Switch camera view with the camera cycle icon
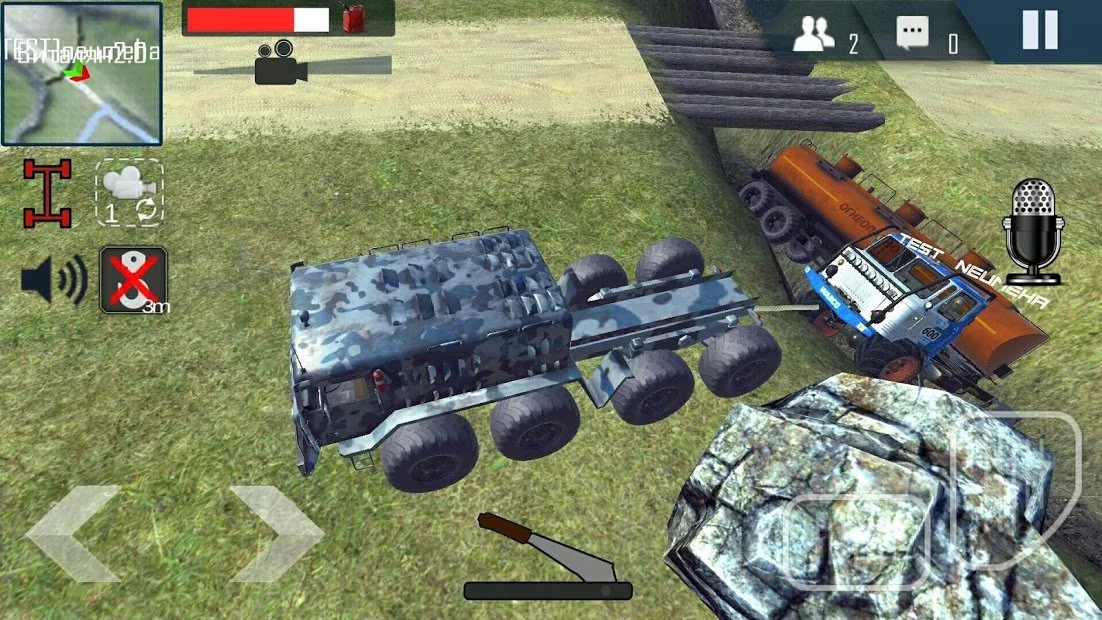Image resolution: width=1102 pixels, height=620 pixels. [x=129, y=193]
